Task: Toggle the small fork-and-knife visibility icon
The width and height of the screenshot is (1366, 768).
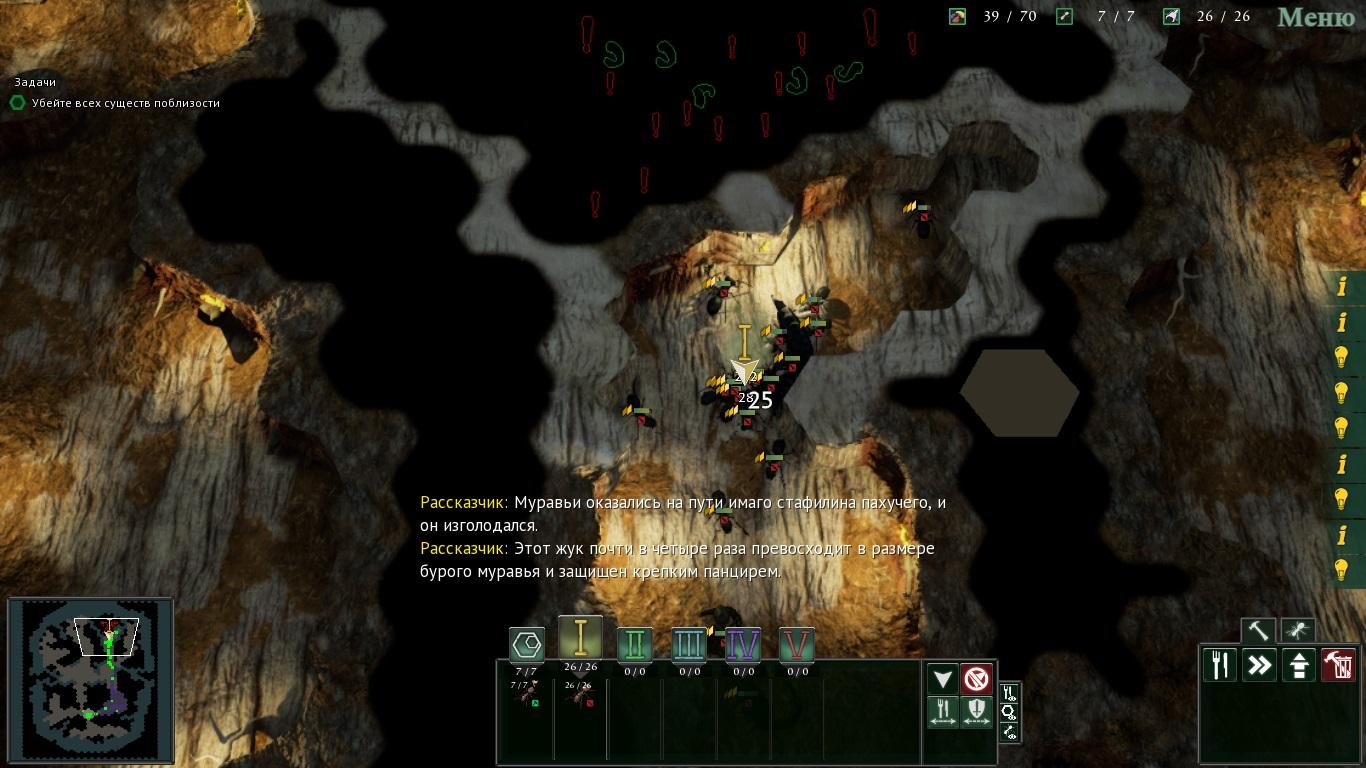Action: pyautogui.click(x=1009, y=692)
